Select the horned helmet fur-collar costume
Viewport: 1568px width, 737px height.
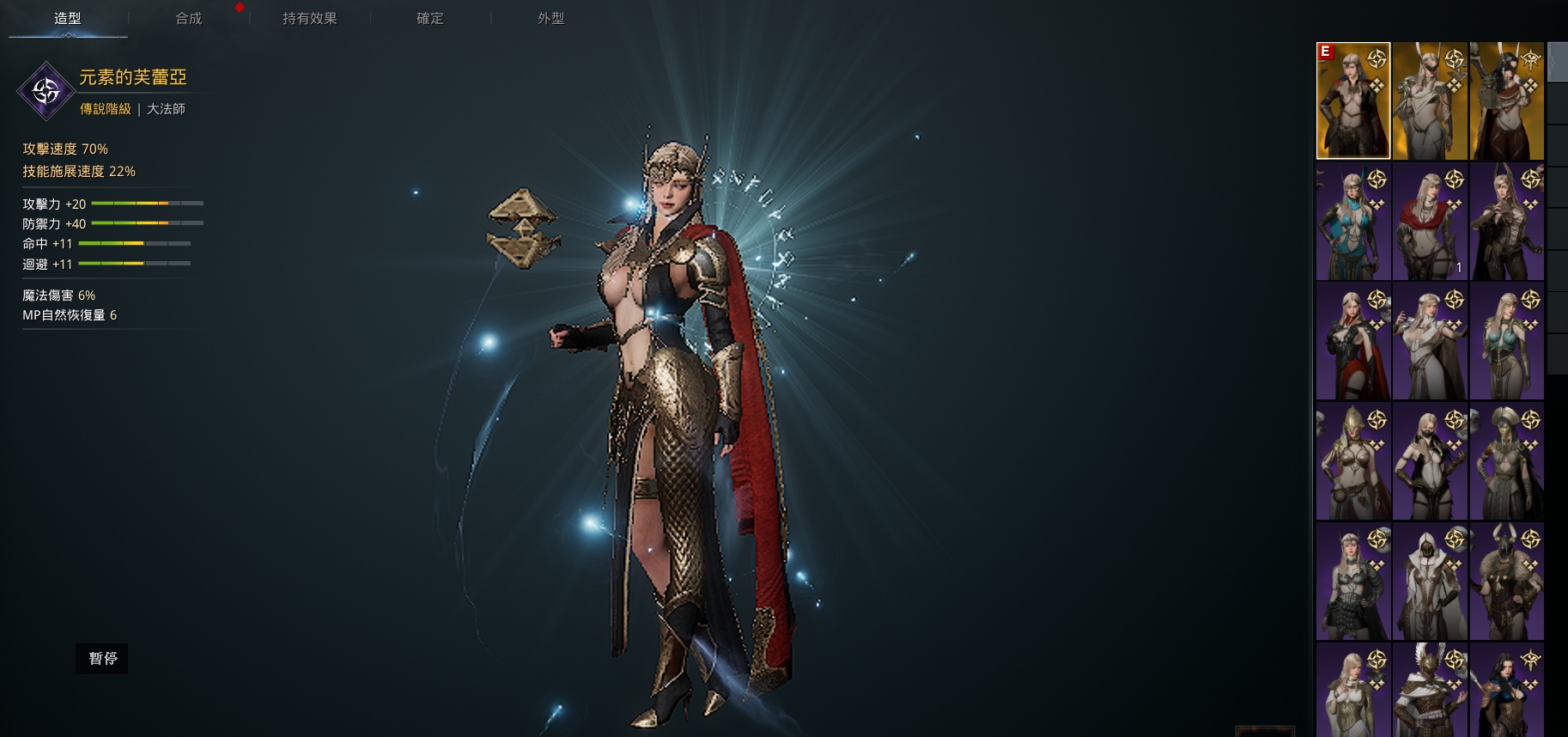point(1506,582)
